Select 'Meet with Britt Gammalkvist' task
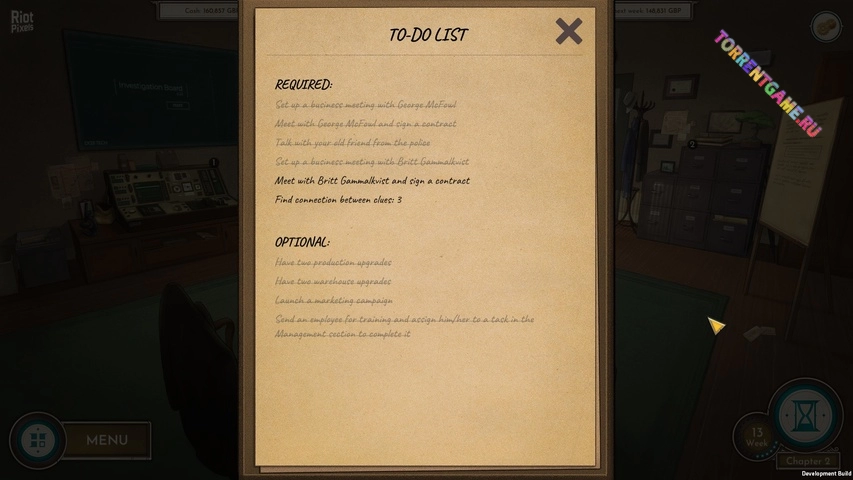Viewport: 853px width, 480px height. tap(372, 181)
